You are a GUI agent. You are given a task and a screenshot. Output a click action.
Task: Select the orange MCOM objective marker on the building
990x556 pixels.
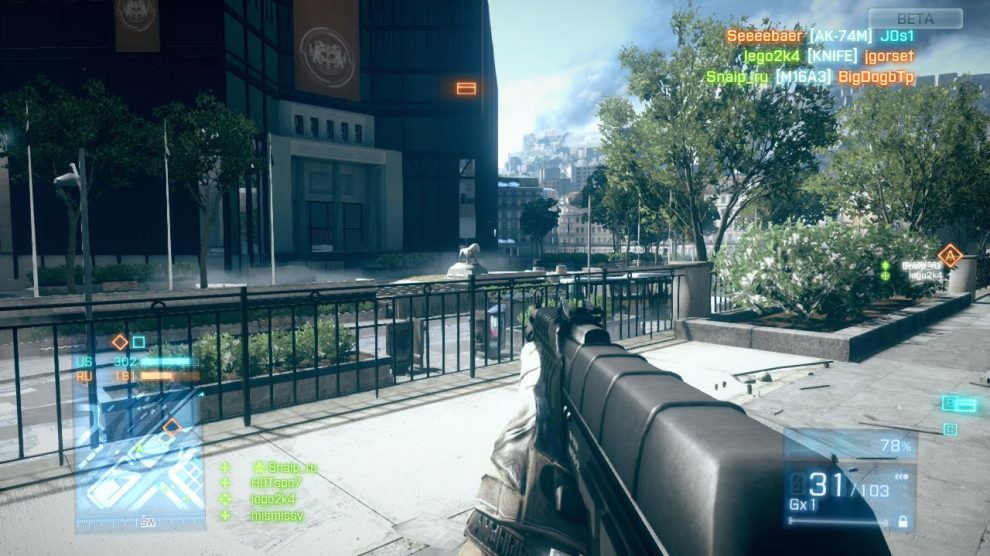466,88
